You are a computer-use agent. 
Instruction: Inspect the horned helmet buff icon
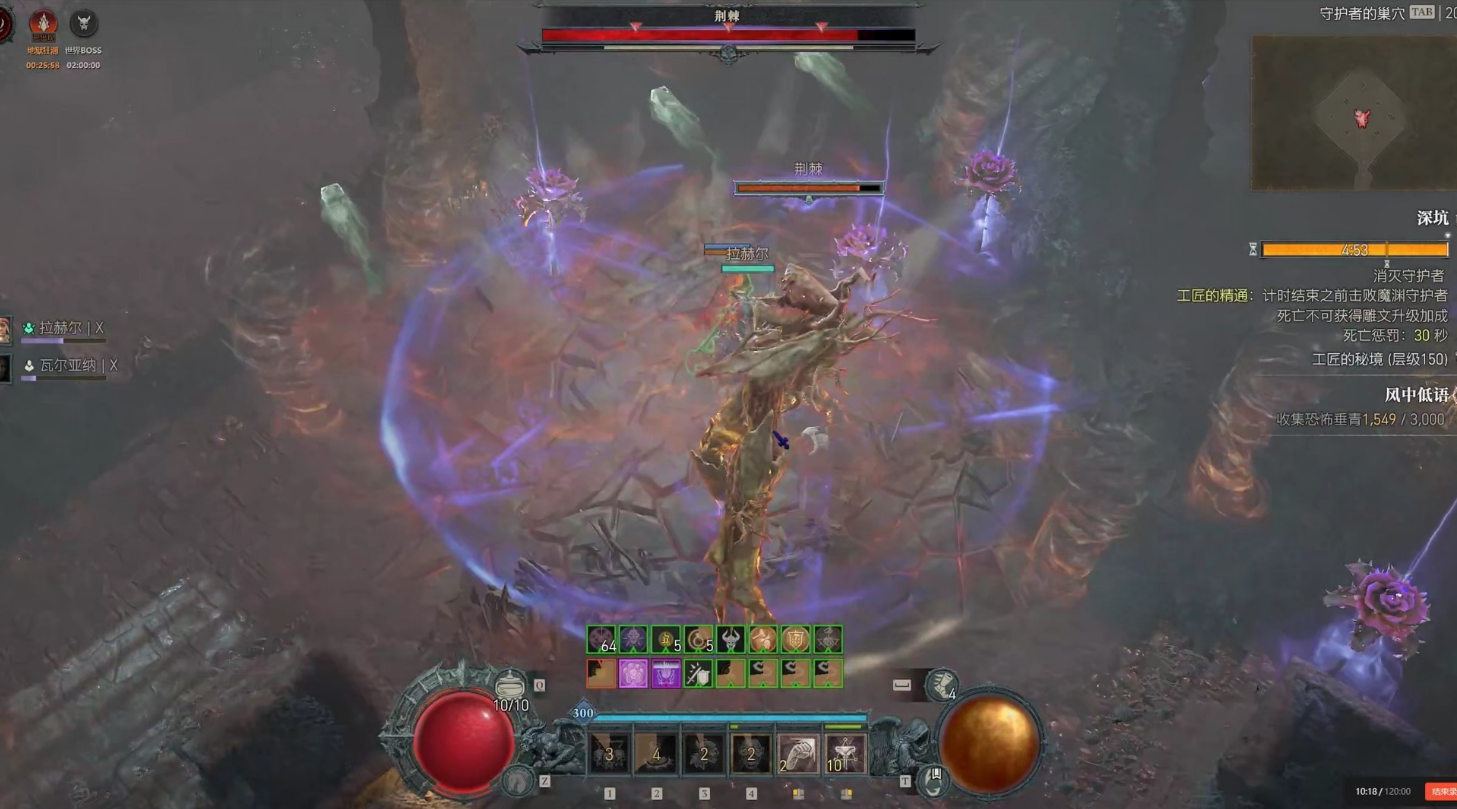(730, 639)
